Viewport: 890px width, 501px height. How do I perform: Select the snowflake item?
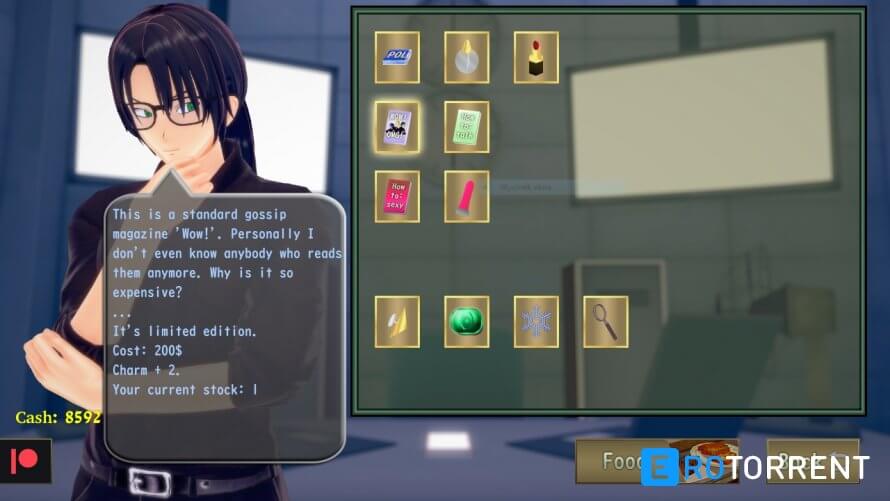[x=536, y=321]
